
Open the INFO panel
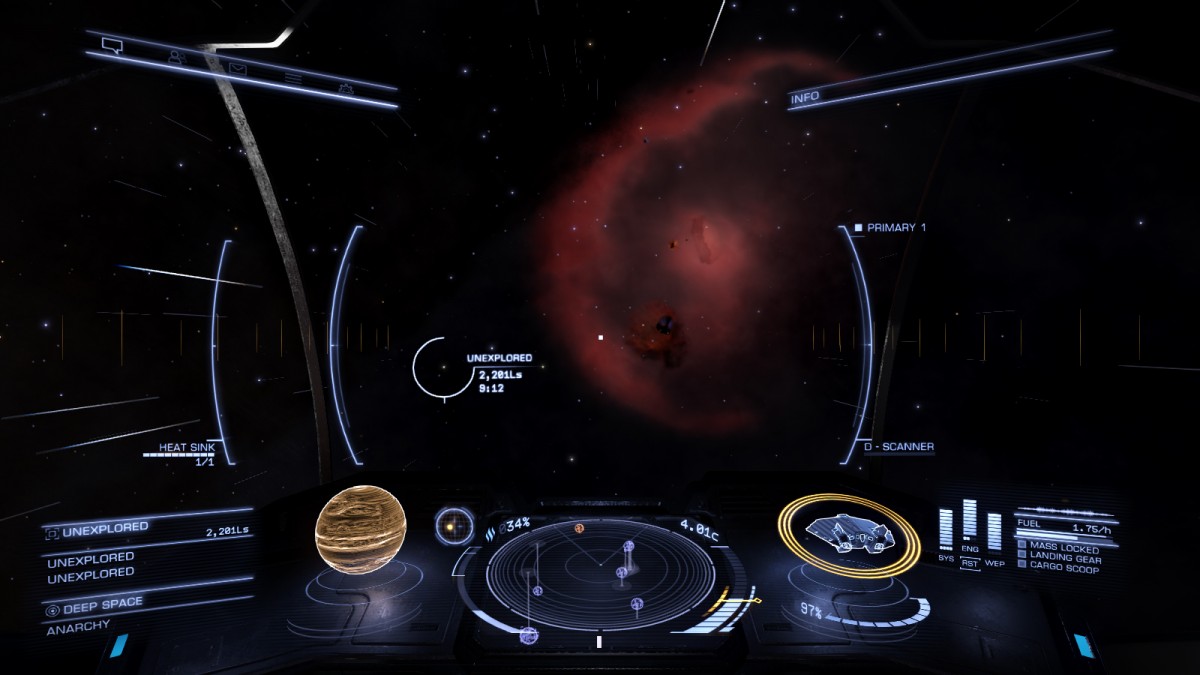tap(805, 99)
